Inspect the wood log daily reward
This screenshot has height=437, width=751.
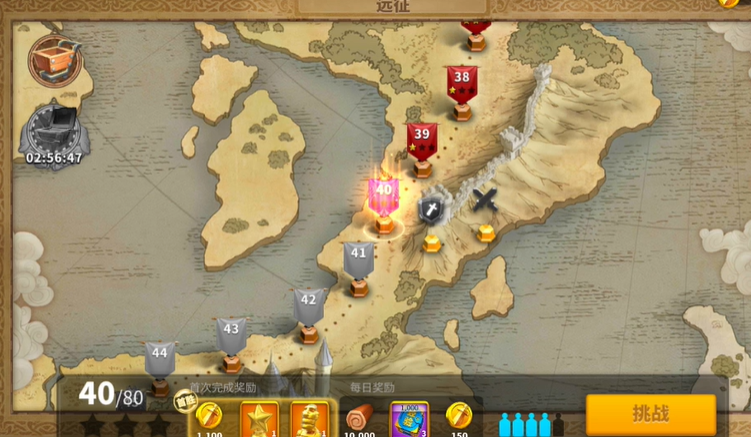click(x=360, y=419)
